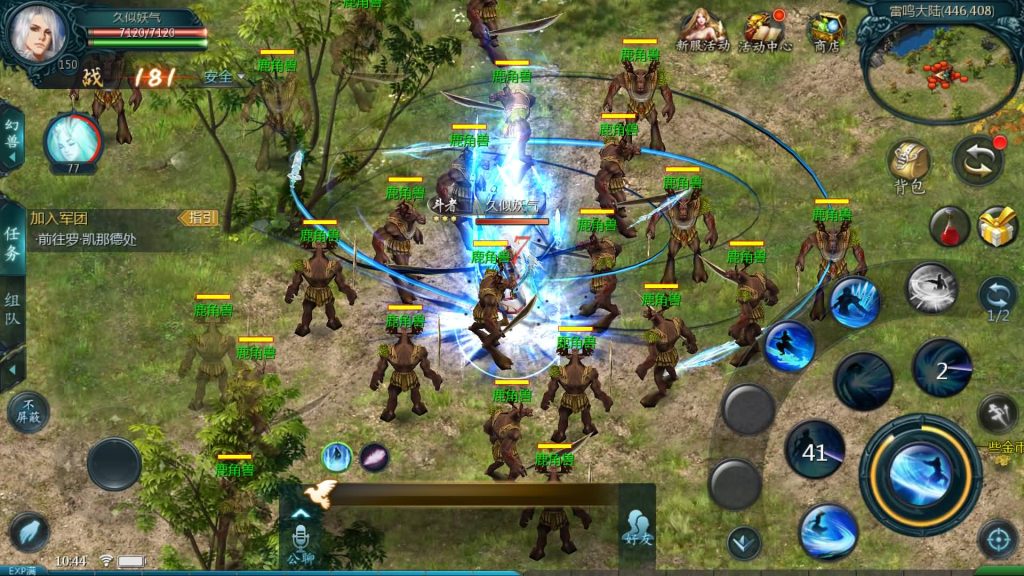Activate the skill showing cooldown 41

[815, 451]
